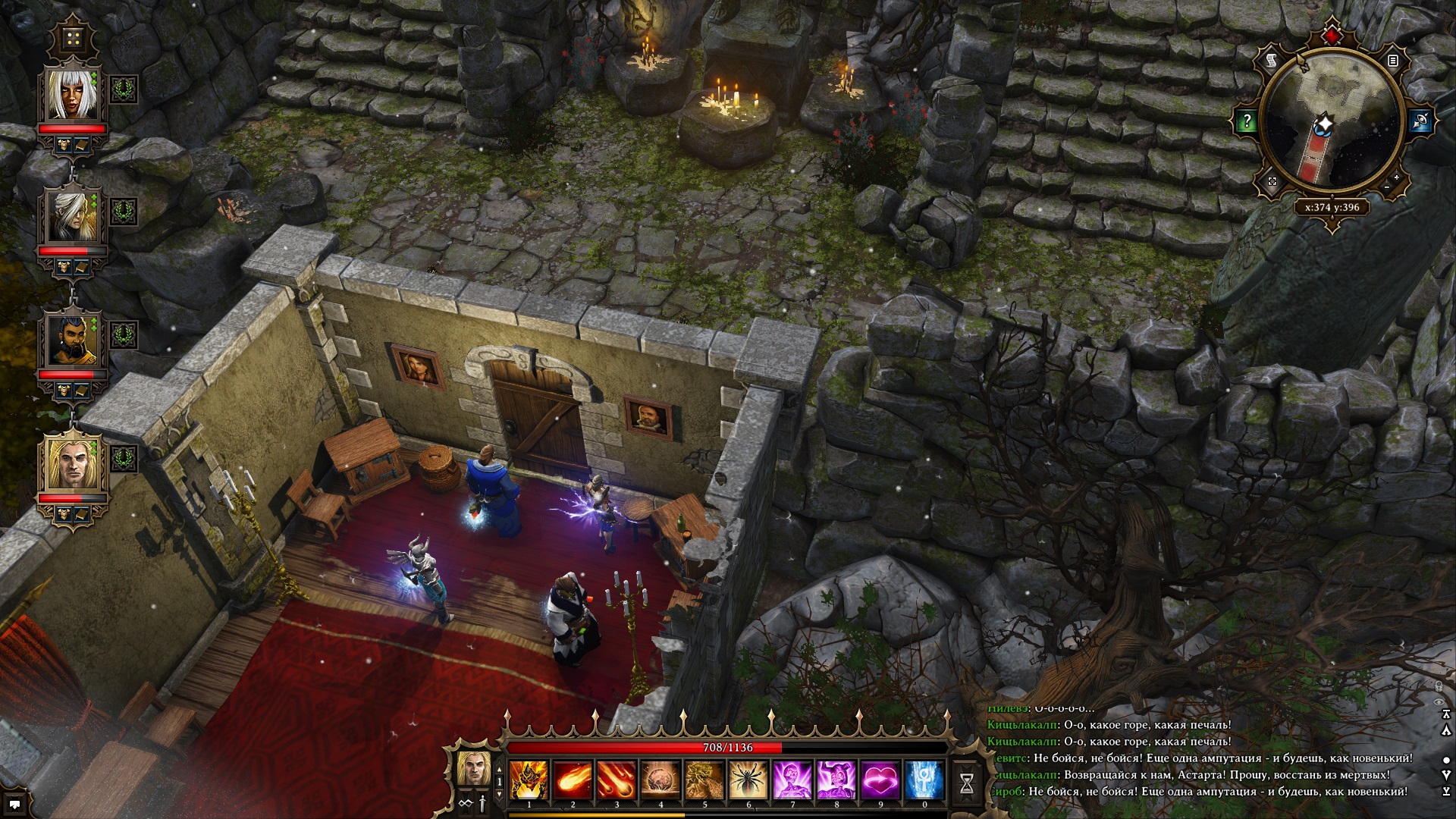The image size is (1456, 819).
Task: Click the hourglass end turn button
Action: click(x=967, y=784)
